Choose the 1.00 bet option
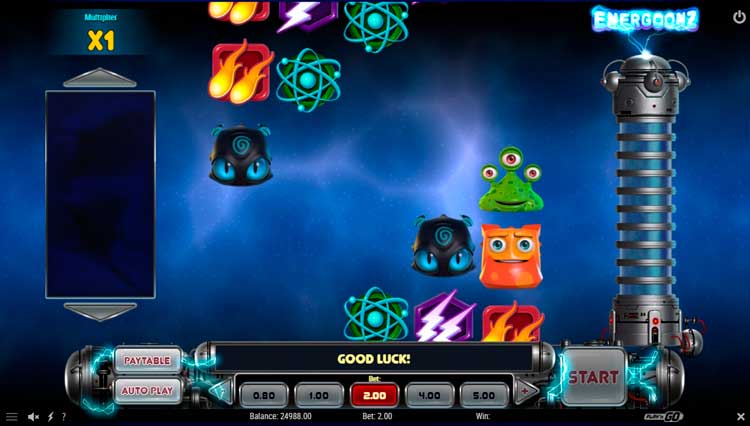750x426 pixels. 319,395
